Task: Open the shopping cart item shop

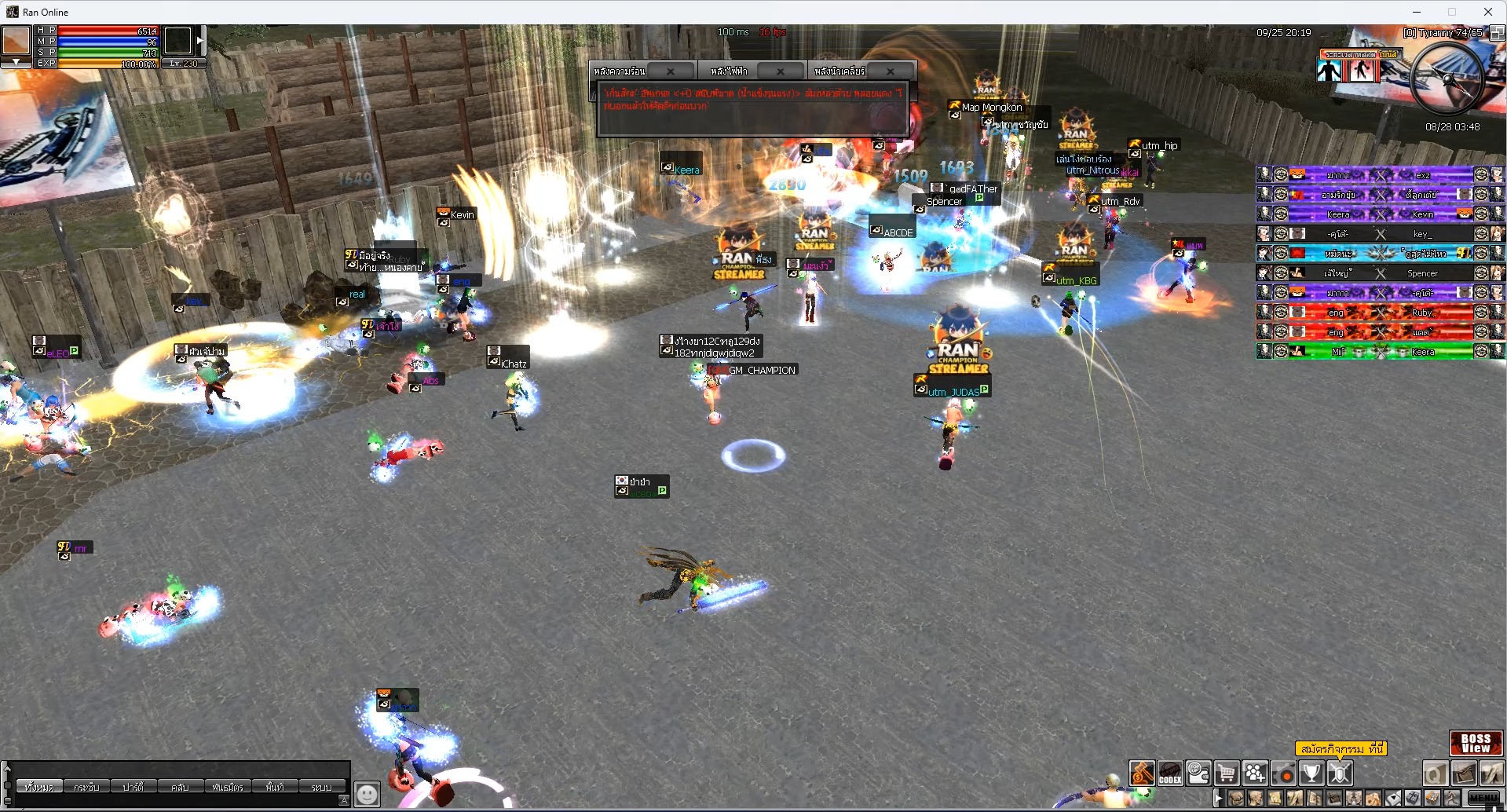Action: pyautogui.click(x=1227, y=774)
